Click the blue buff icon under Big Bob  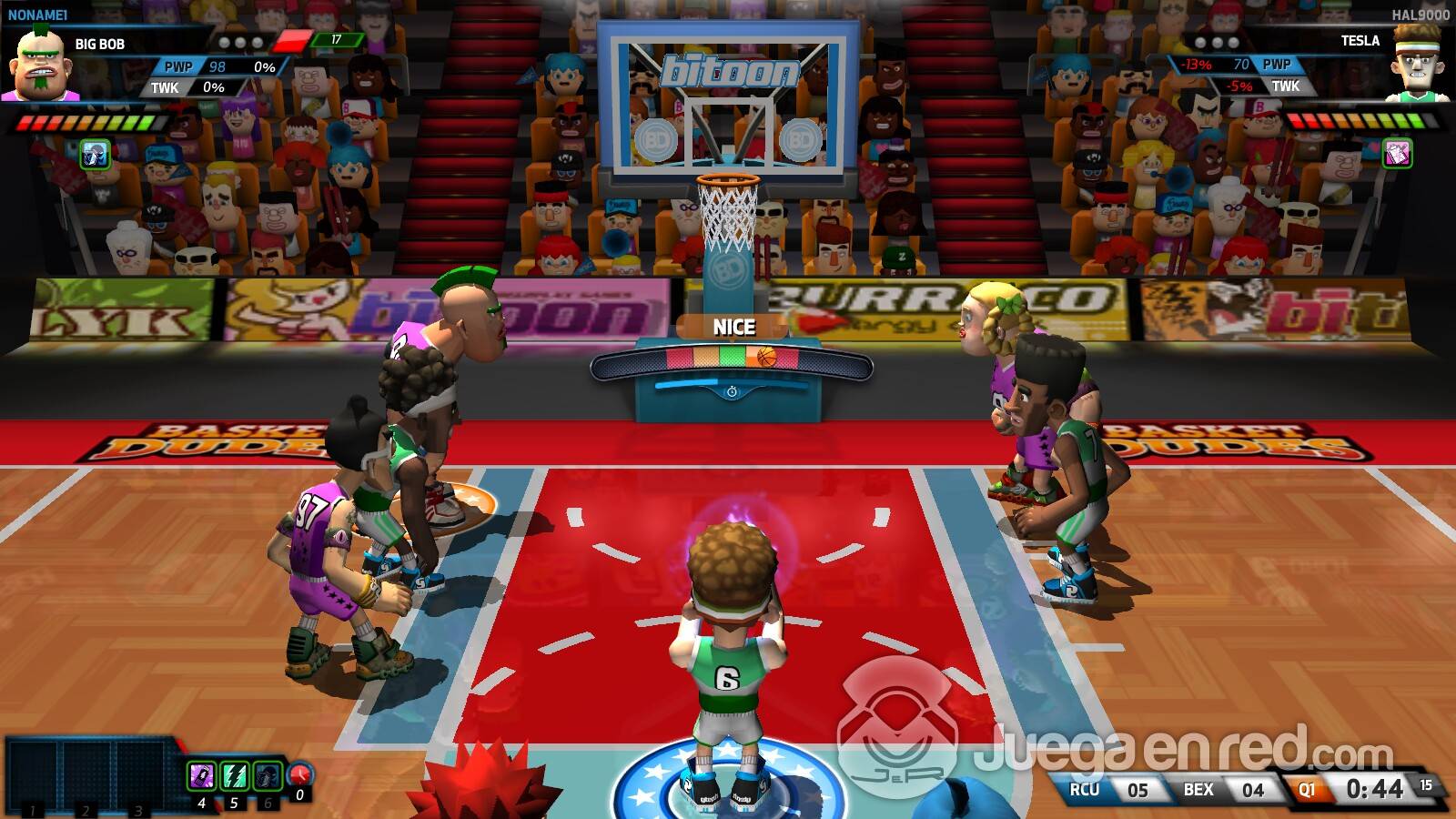(96, 154)
